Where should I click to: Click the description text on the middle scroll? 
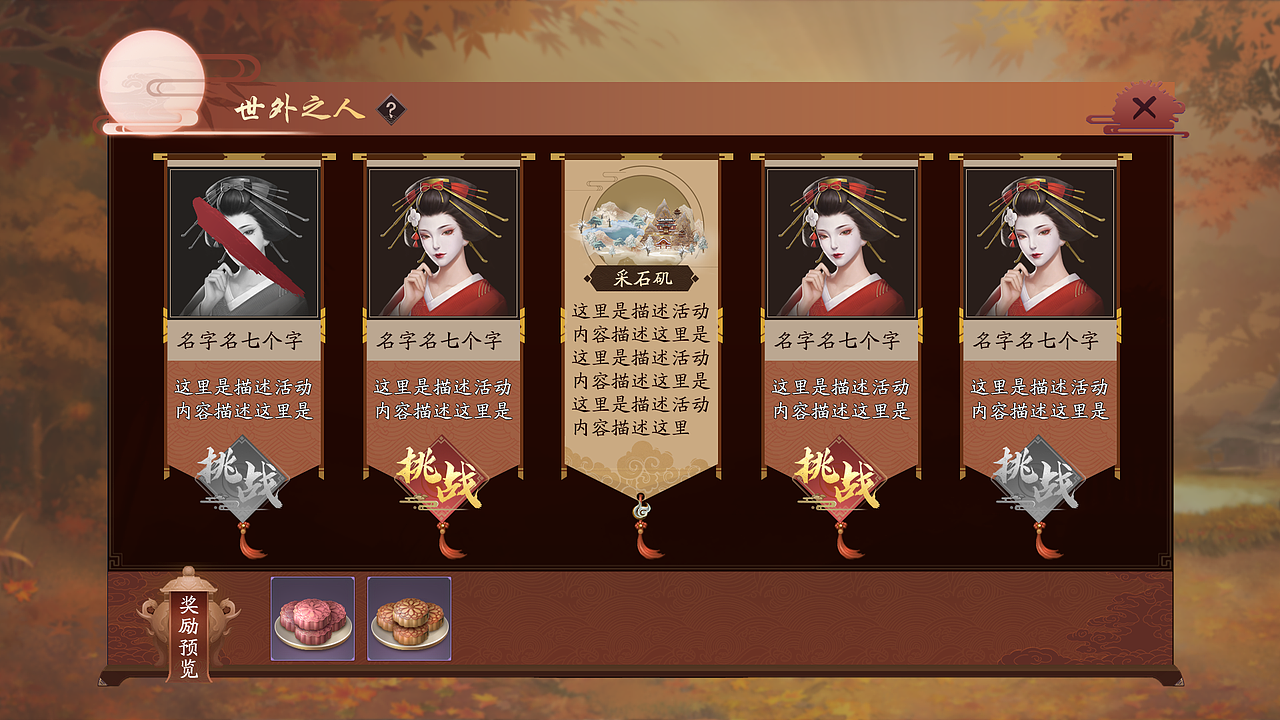tap(638, 370)
